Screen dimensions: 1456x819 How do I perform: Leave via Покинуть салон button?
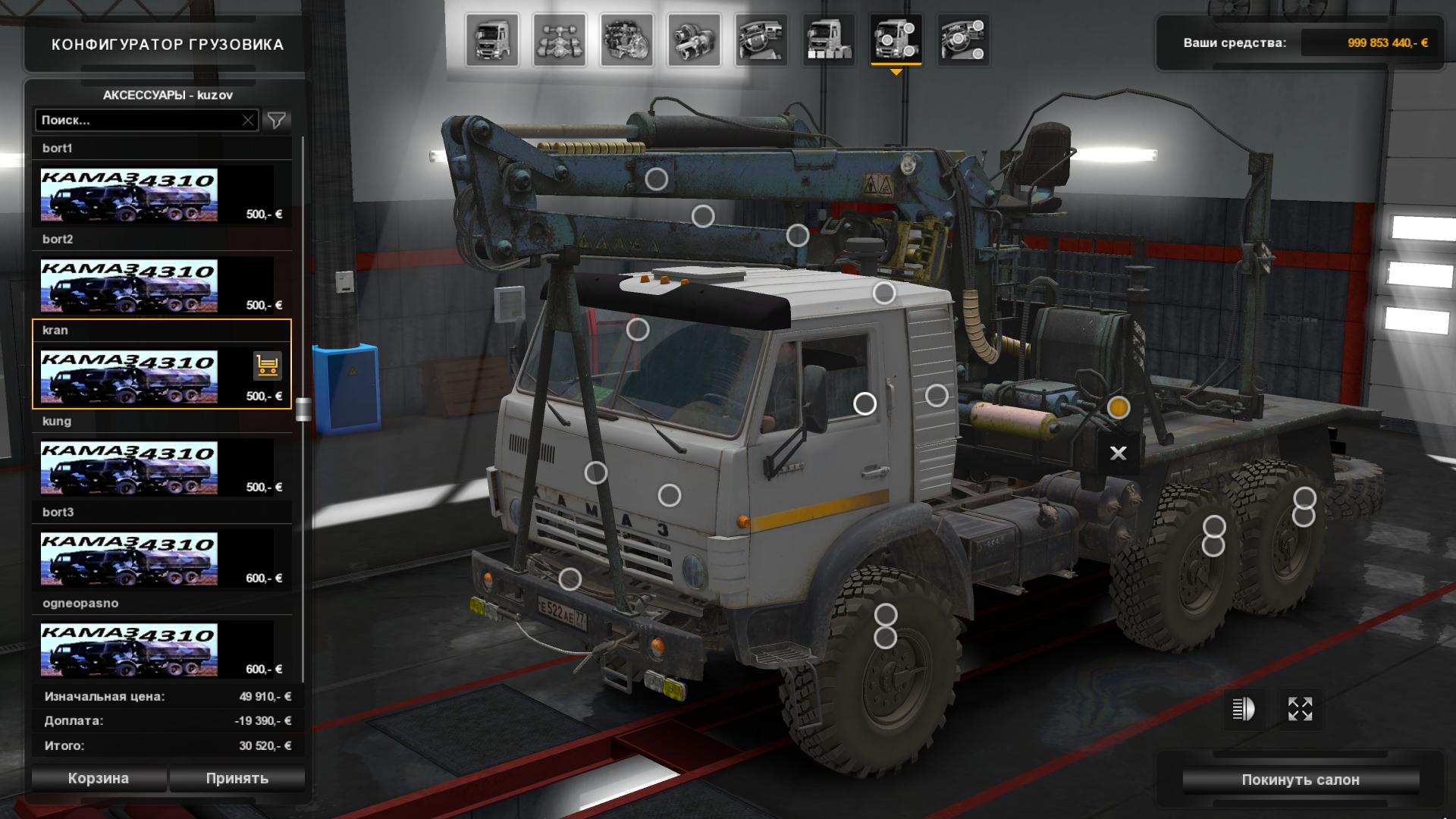(1301, 780)
